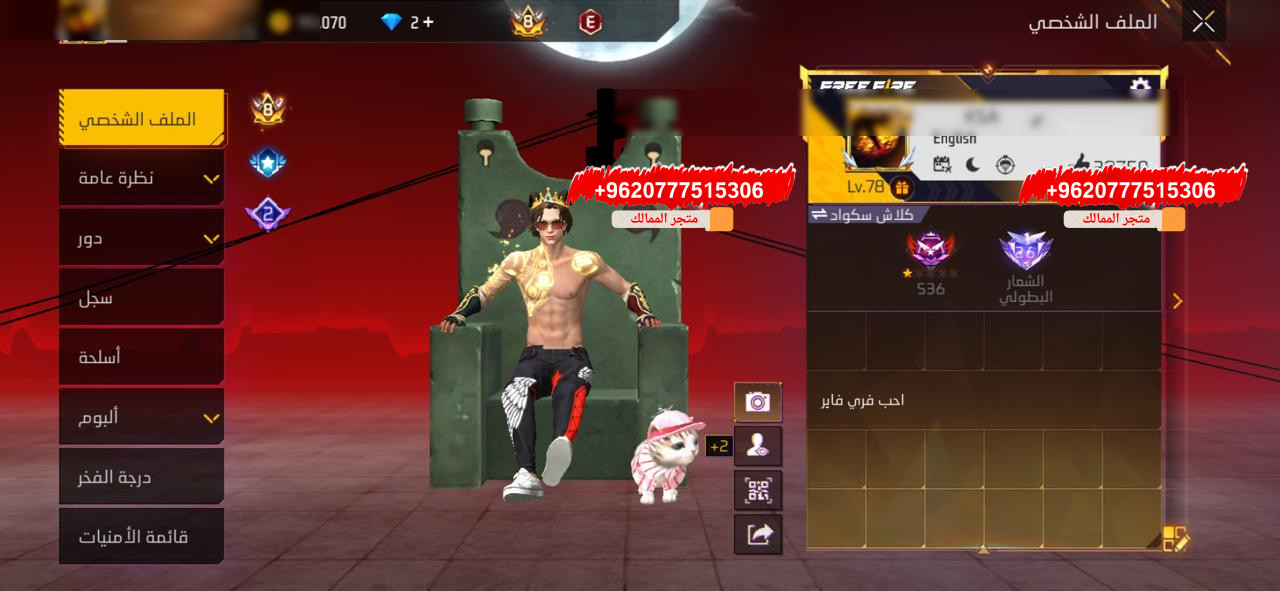Show the قائمة الأمنيات wishlist
Image resolution: width=1280 pixels, height=591 pixels.
141,537
